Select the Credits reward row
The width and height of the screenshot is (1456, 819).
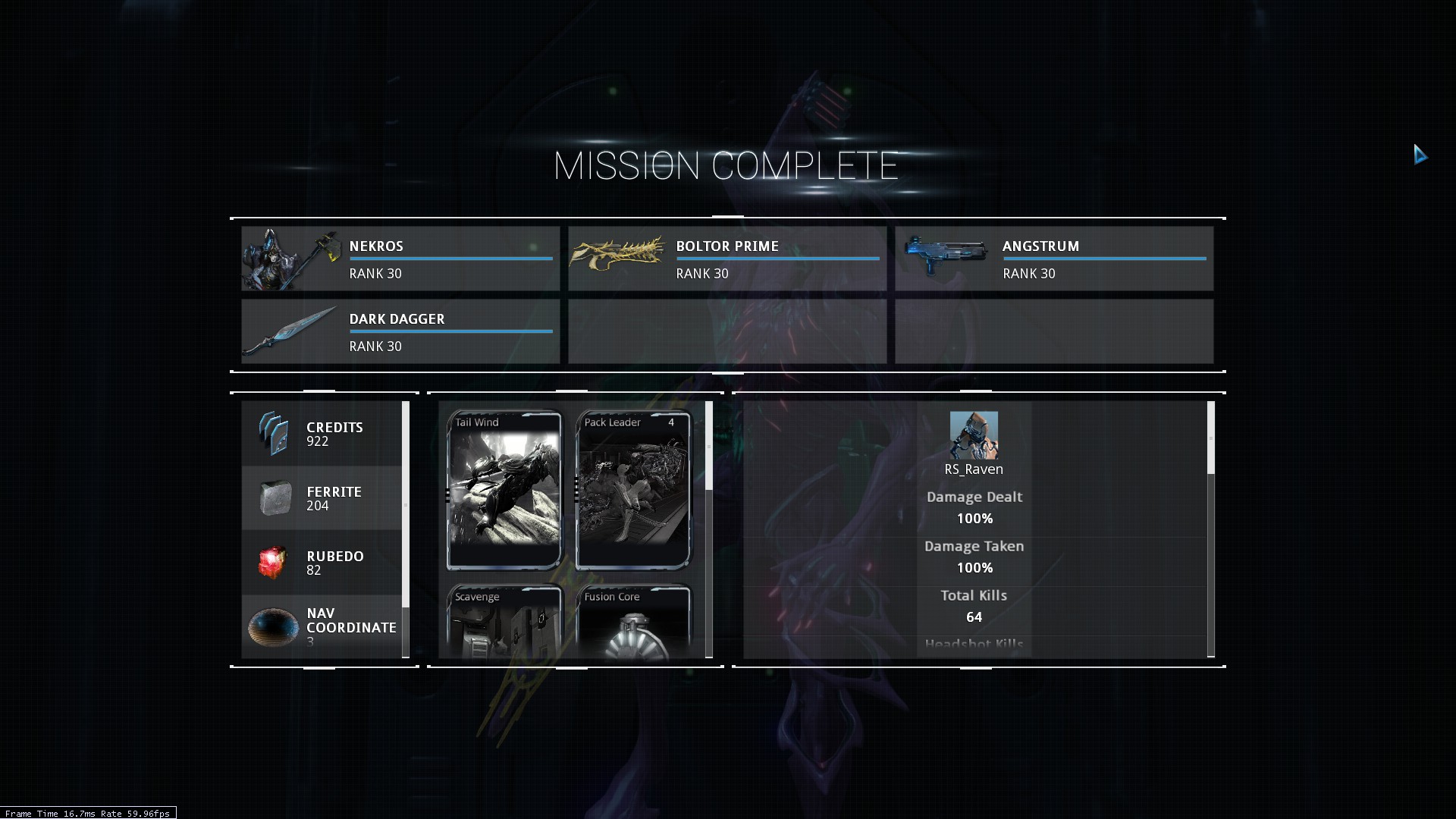pyautogui.click(x=322, y=434)
